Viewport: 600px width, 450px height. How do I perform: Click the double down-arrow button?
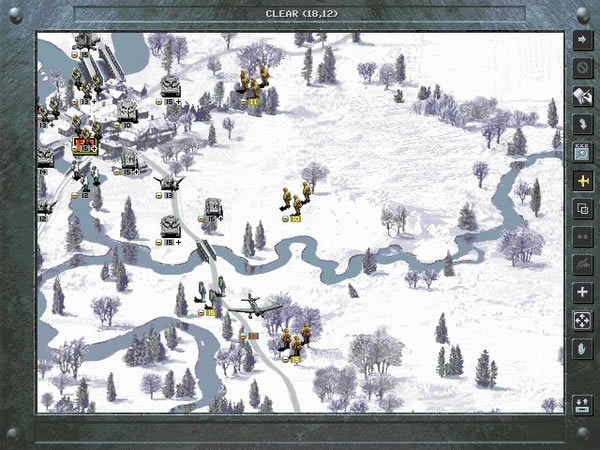(582, 126)
